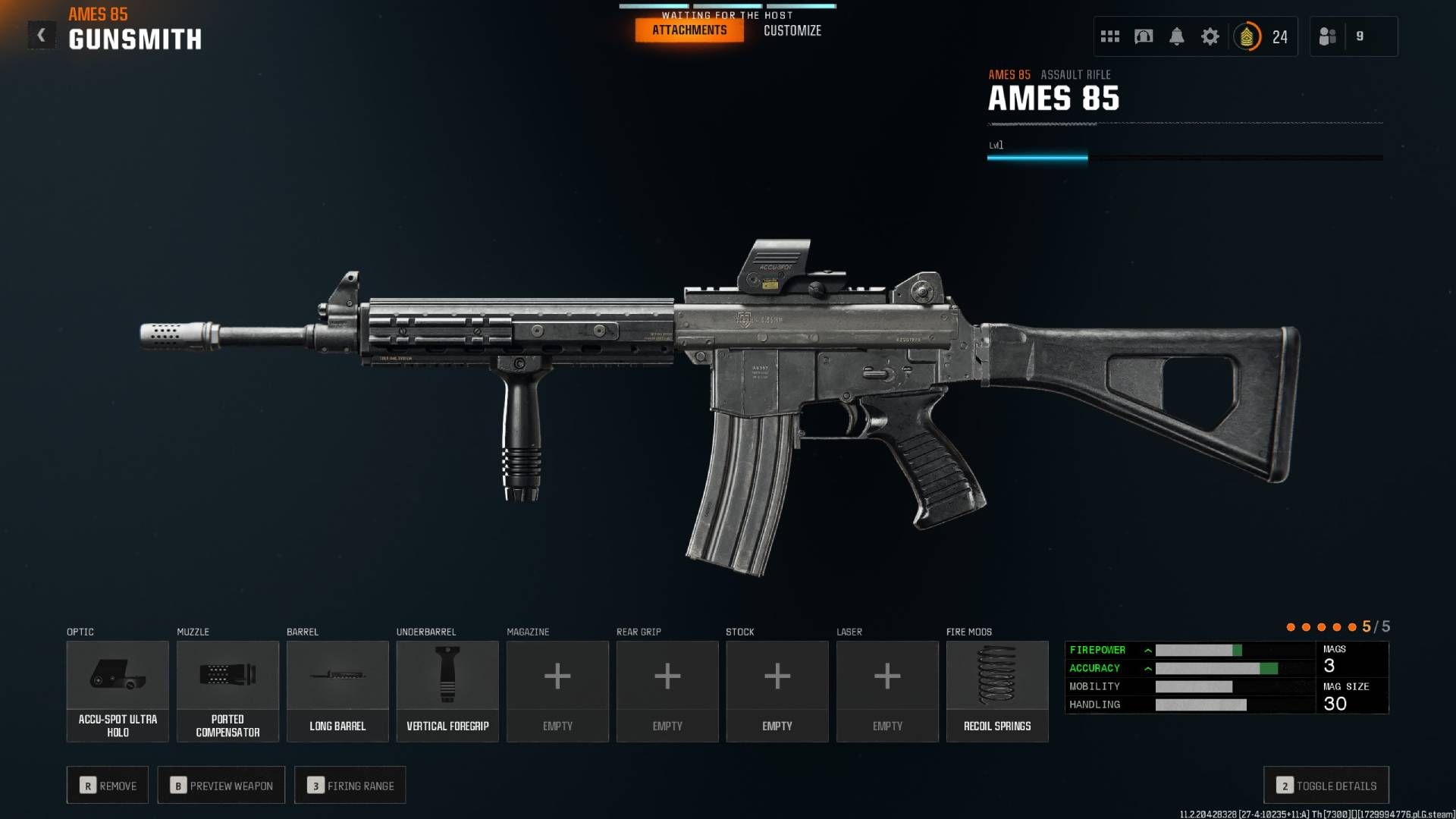Open the empty Stock attachment slot
The width and height of the screenshot is (1456, 819).
pos(777,690)
